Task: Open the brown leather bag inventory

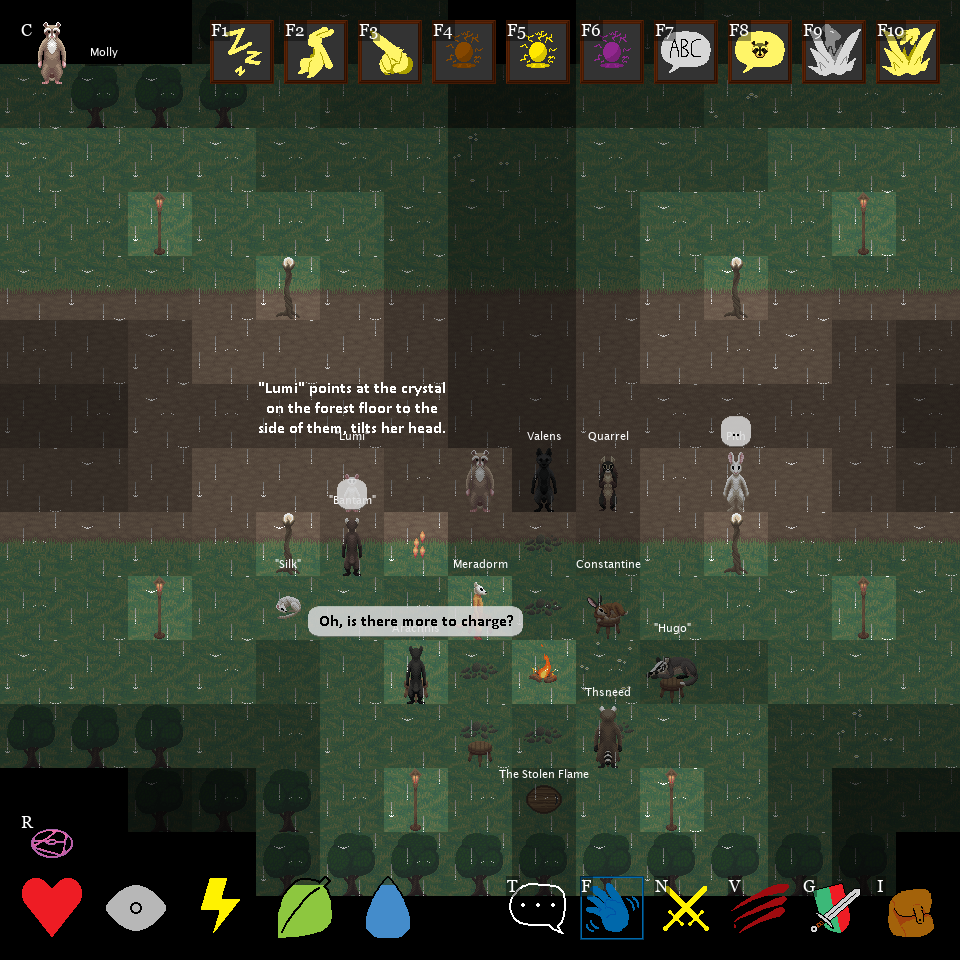Action: 910,911
